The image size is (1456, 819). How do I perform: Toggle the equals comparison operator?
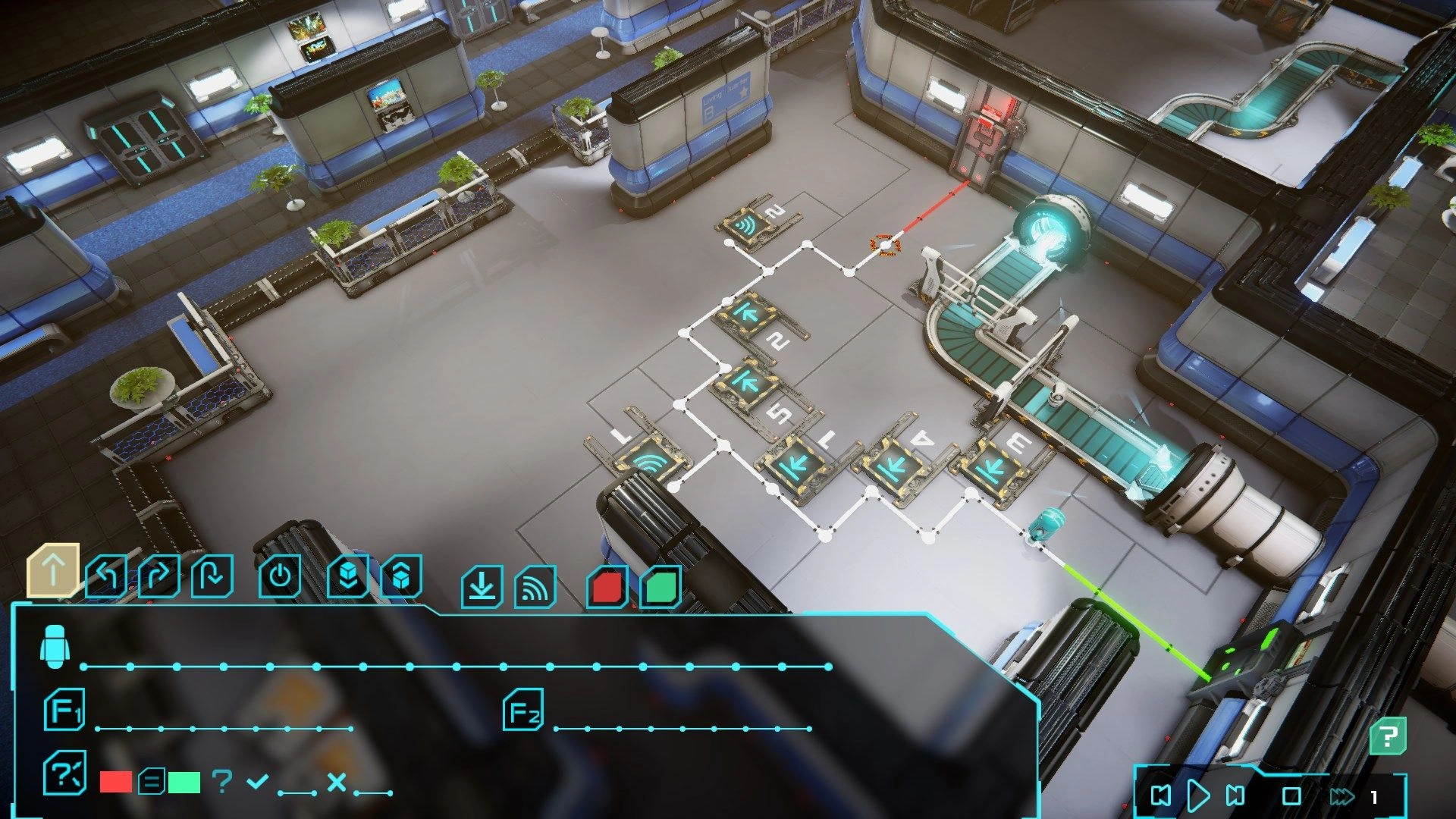click(152, 782)
